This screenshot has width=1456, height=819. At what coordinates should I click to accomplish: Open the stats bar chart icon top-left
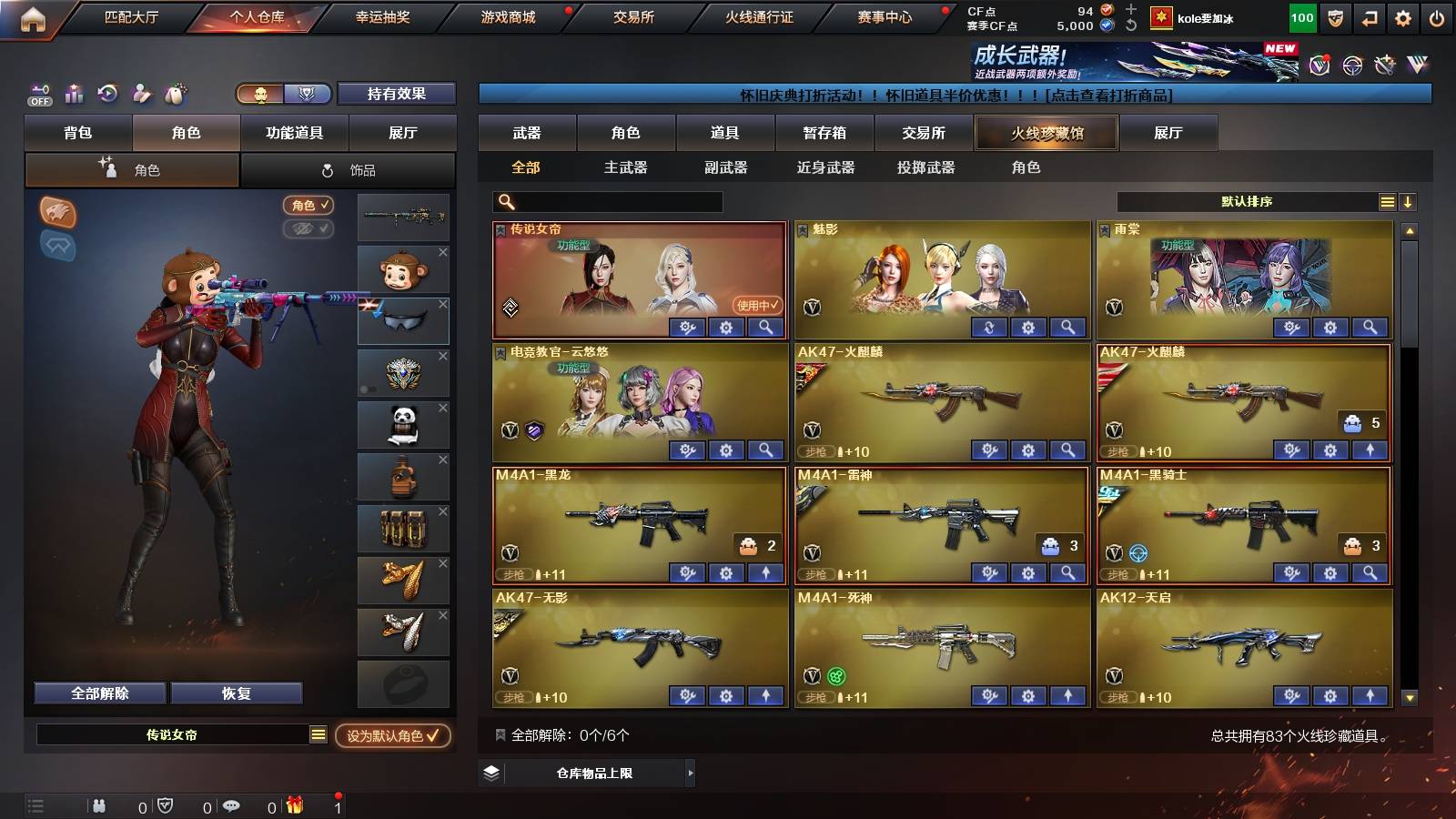click(x=74, y=93)
